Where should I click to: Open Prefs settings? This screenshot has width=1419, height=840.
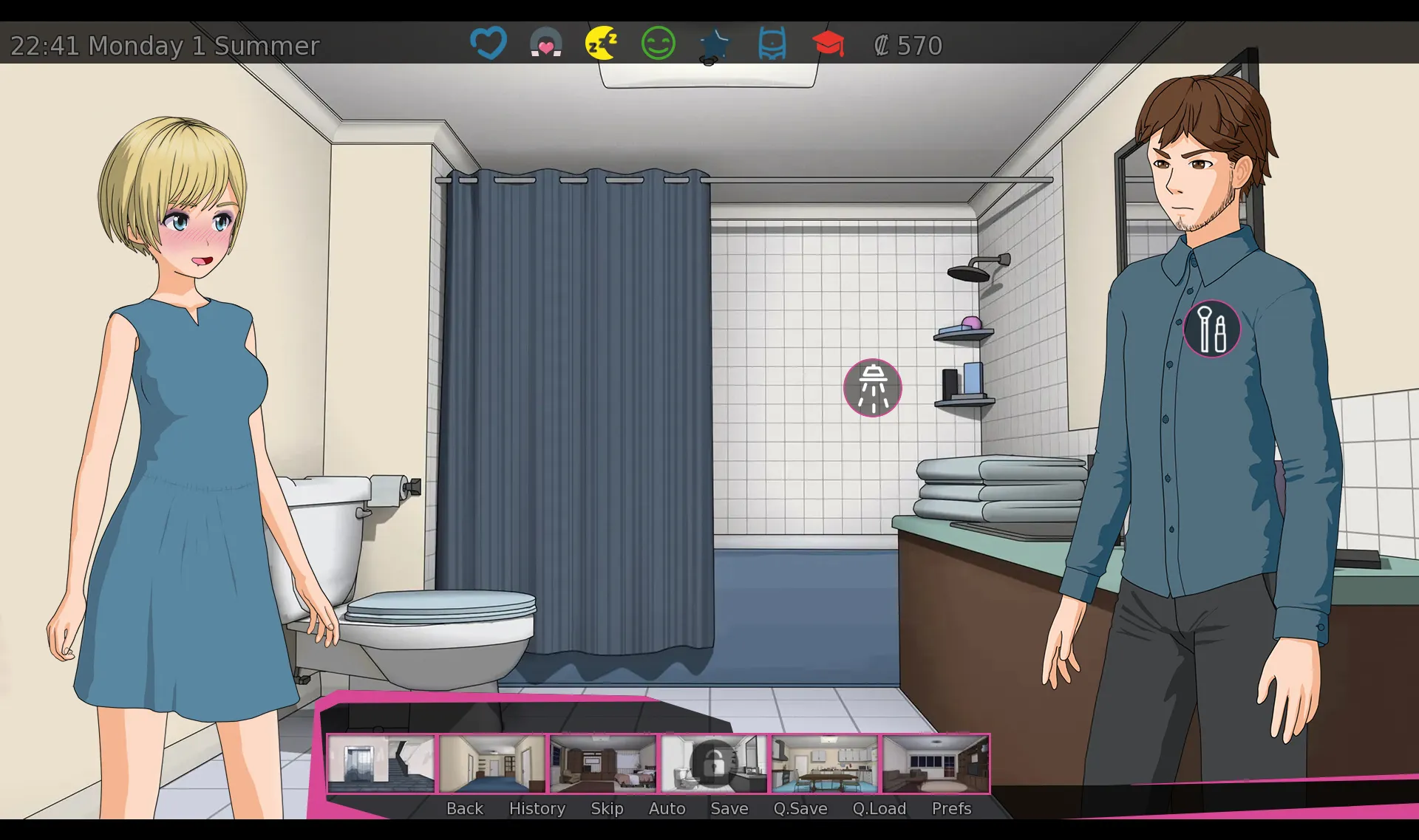(951, 808)
